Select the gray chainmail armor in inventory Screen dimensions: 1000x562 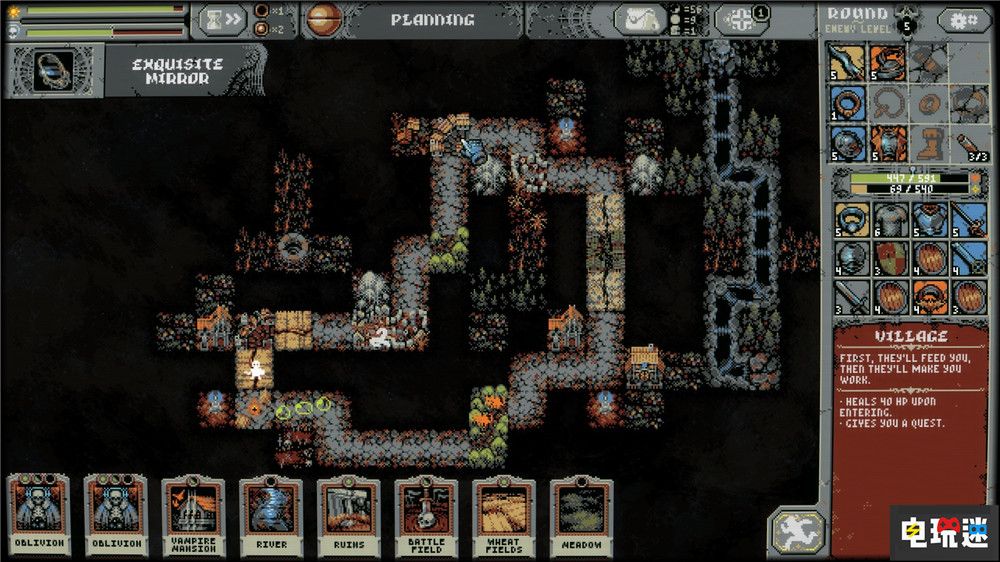[890, 219]
